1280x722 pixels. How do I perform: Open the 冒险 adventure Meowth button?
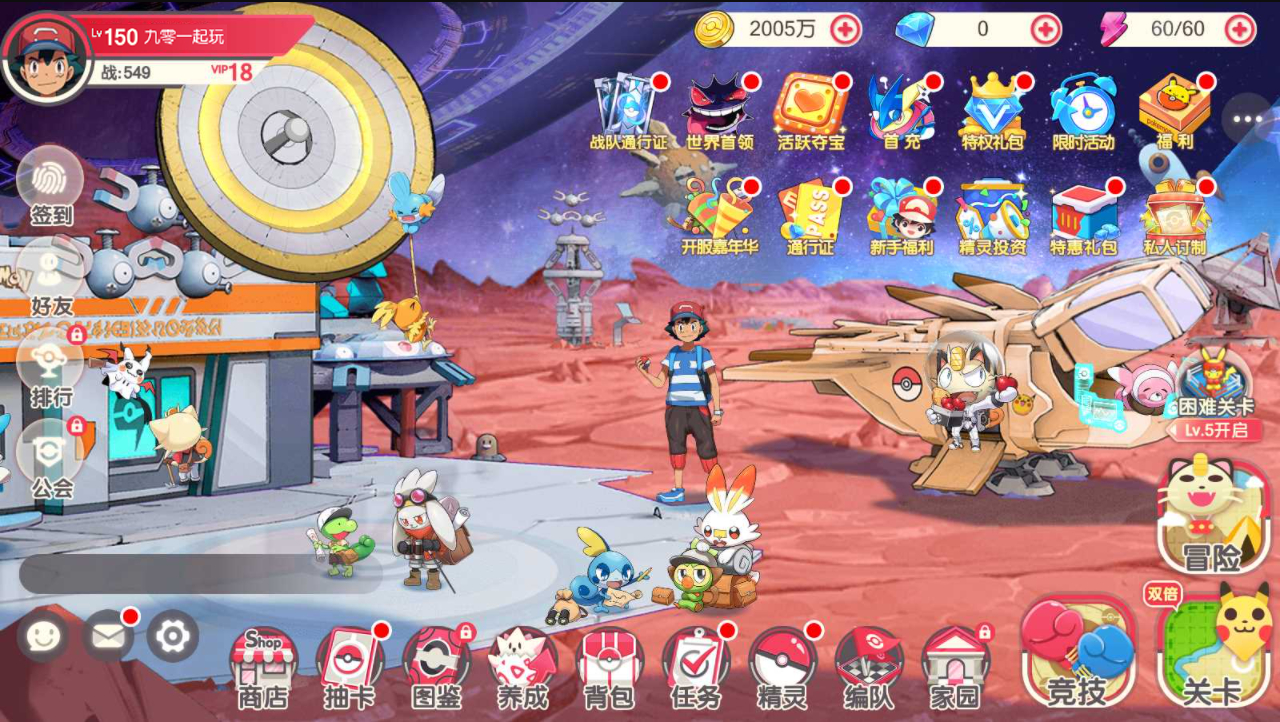1212,515
